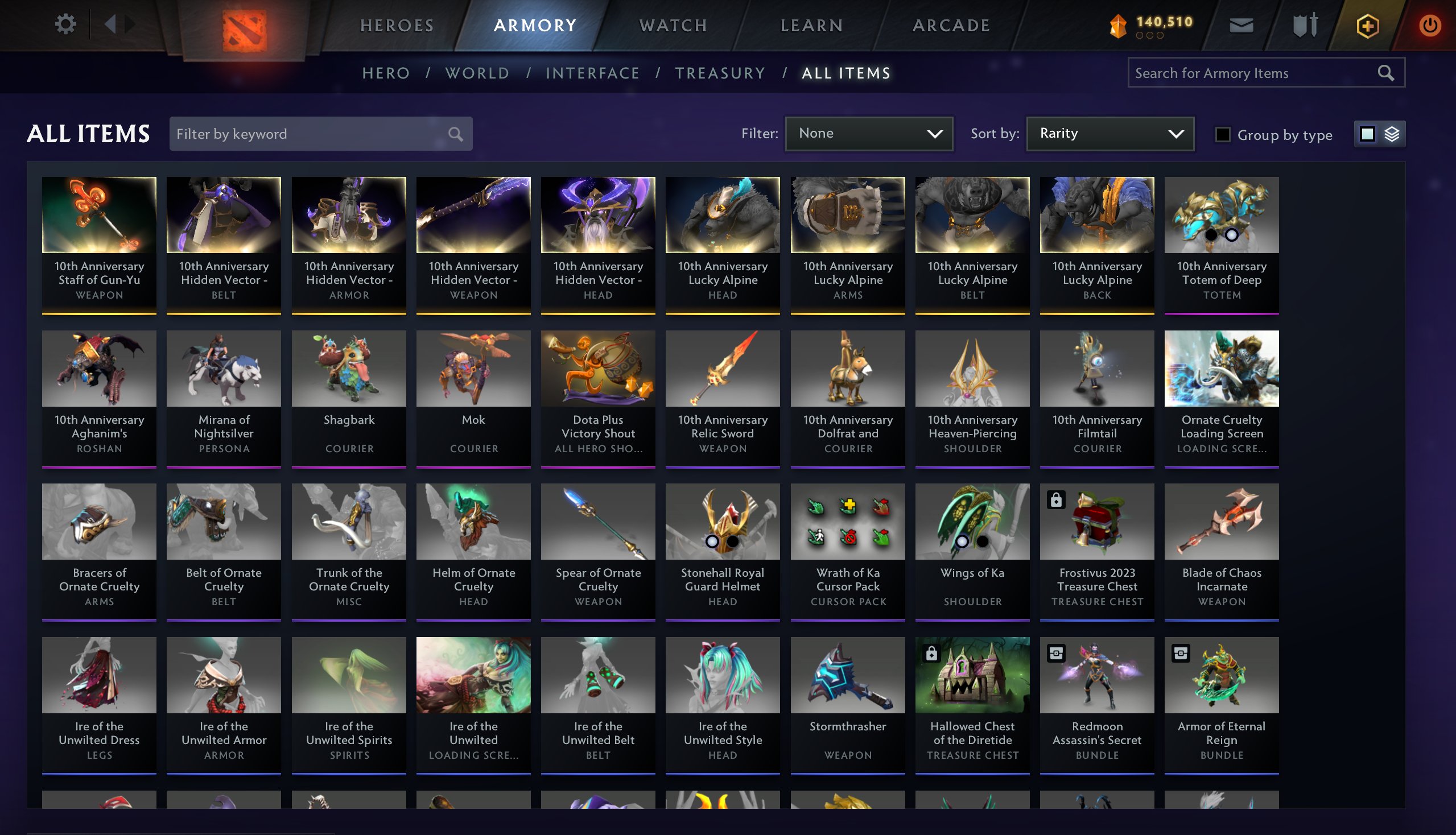
Task: Click the magnifier in the Armory search bar
Action: [1385, 73]
